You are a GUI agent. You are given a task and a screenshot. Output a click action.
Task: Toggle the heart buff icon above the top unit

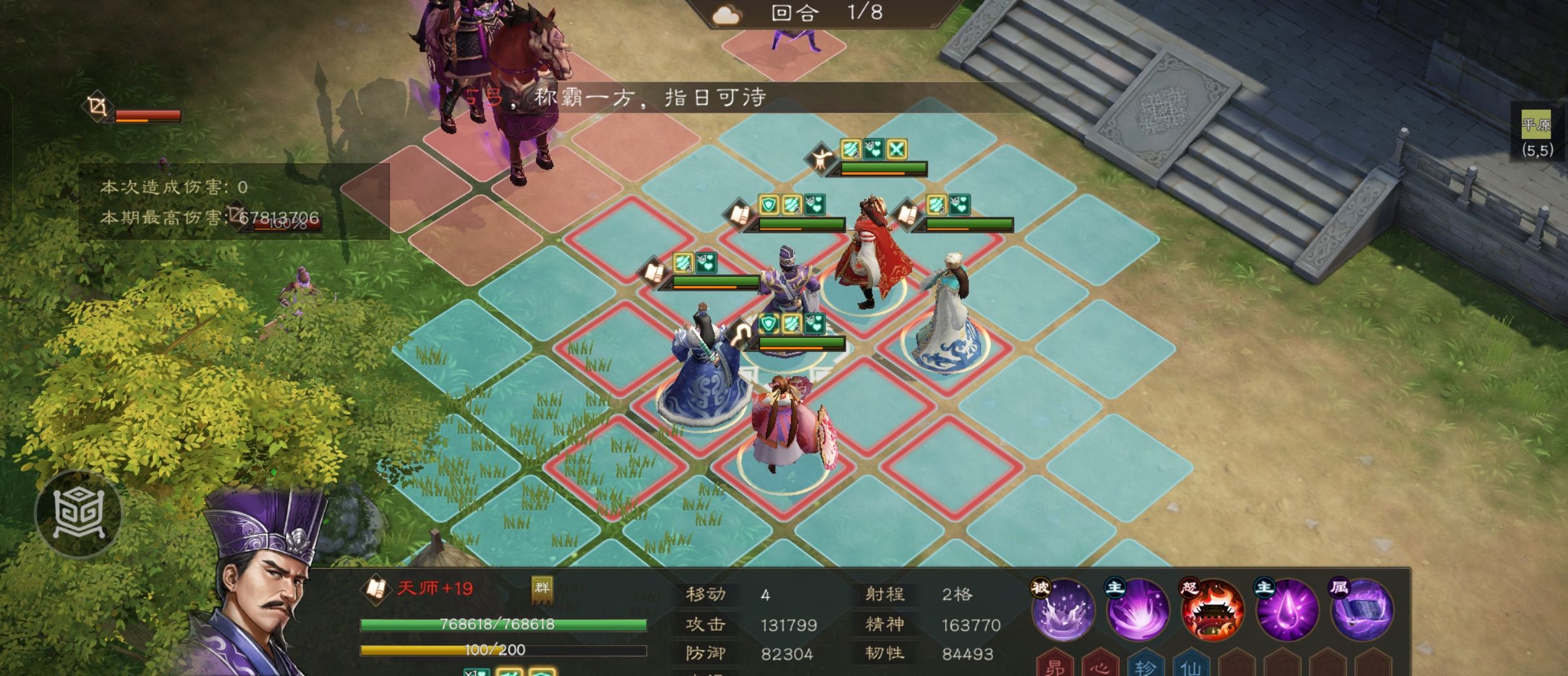[x=874, y=148]
